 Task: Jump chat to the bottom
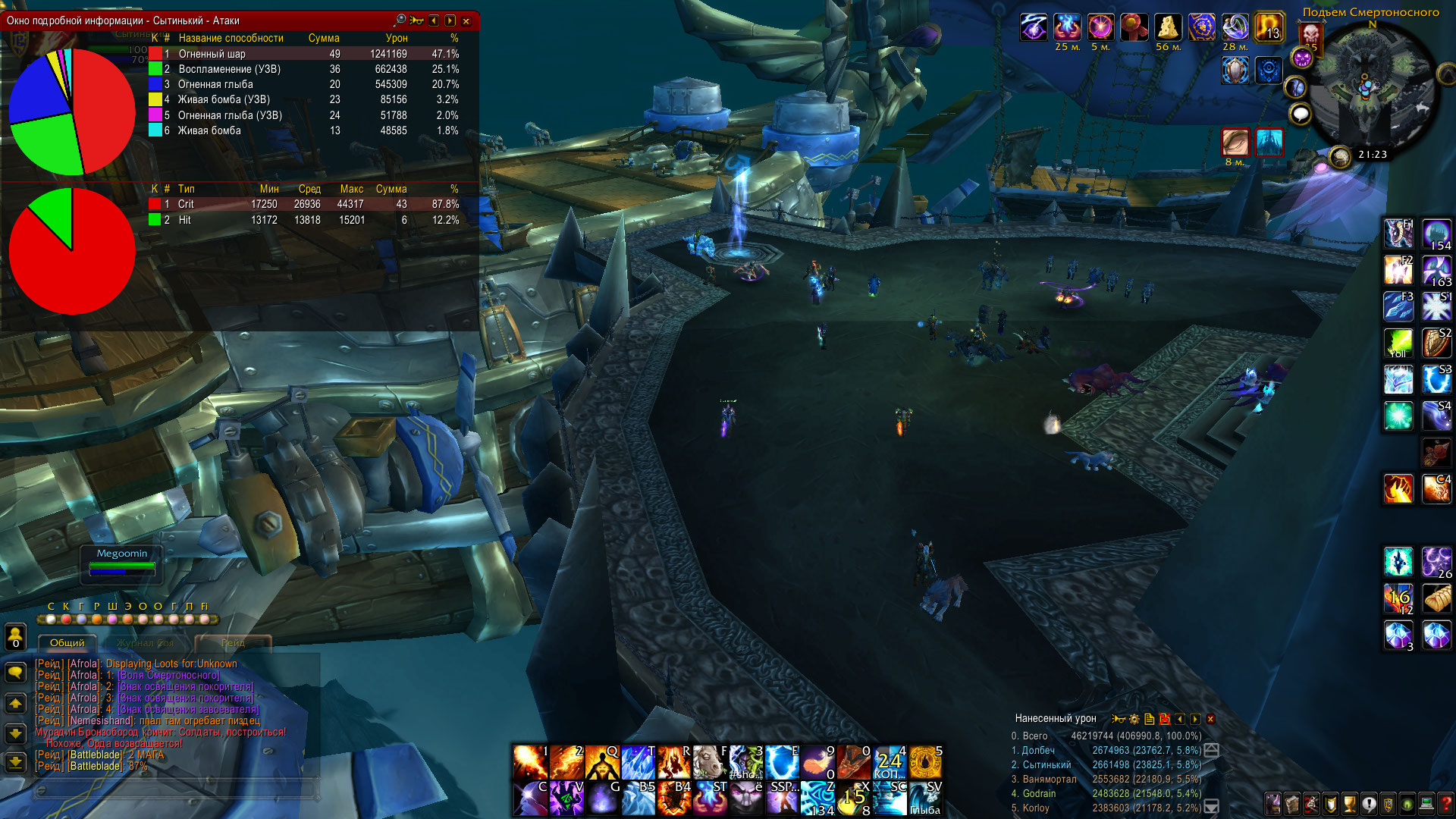click(x=15, y=761)
